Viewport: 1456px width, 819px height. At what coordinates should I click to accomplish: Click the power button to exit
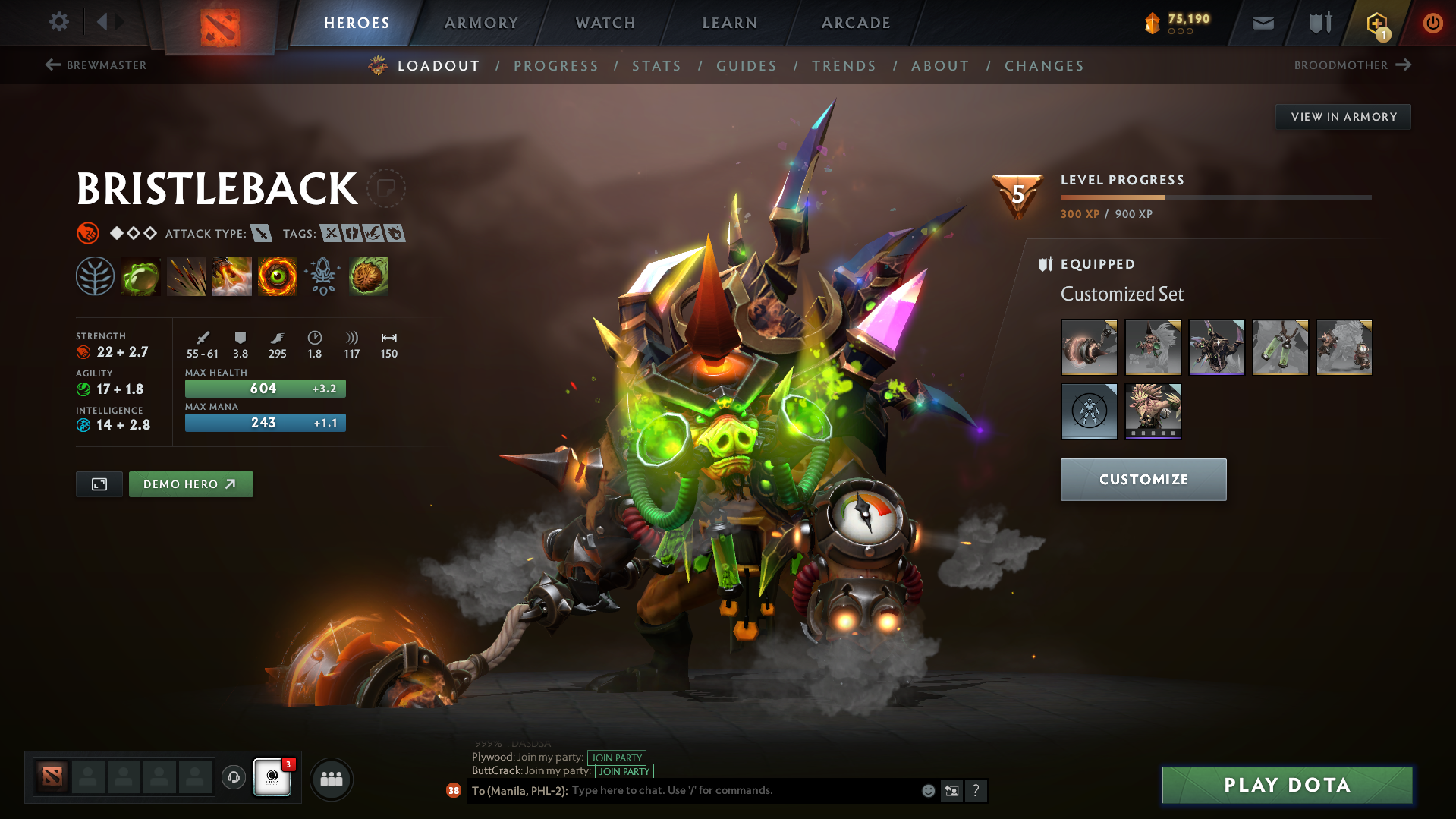1432,23
